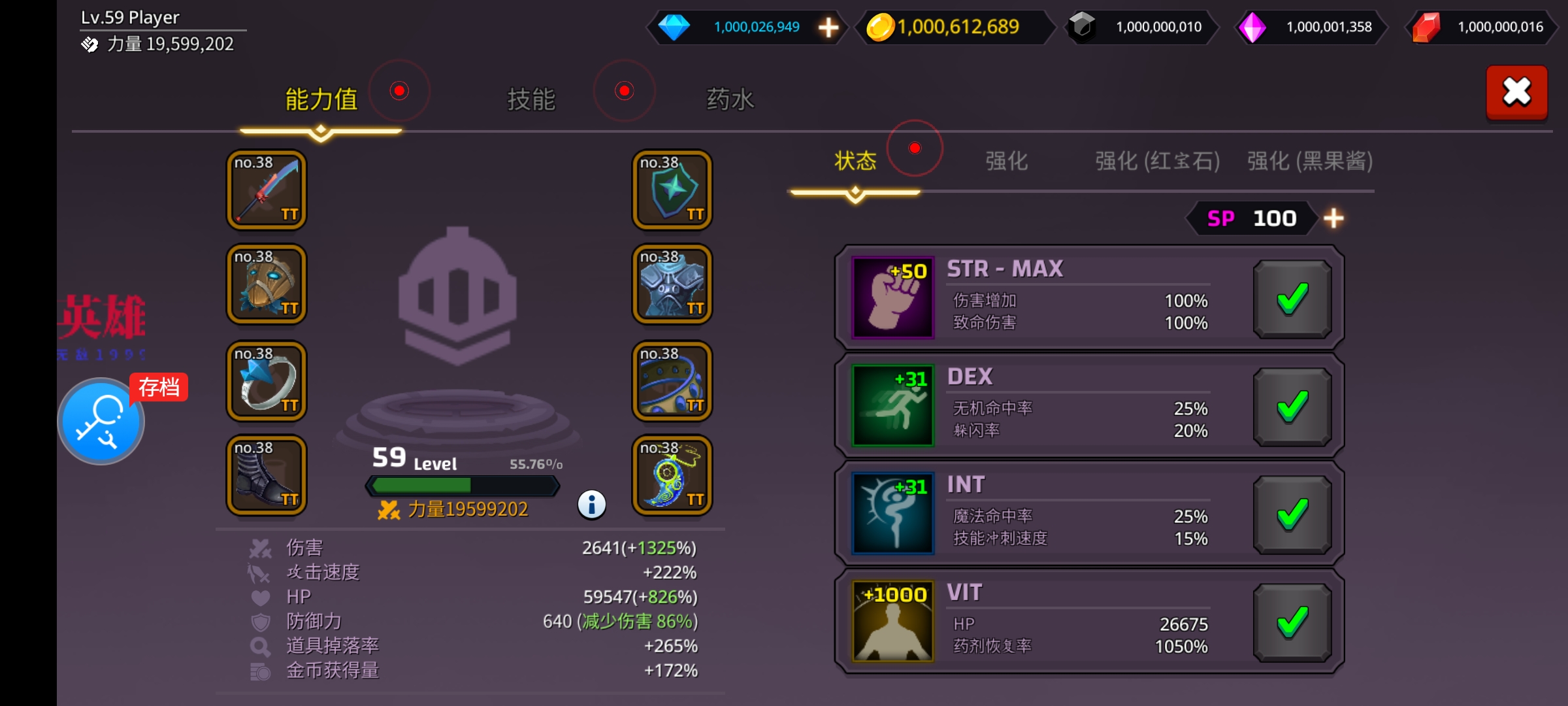The width and height of the screenshot is (1568, 706).
Task: Switch to the 技能 tab
Action: [x=531, y=99]
